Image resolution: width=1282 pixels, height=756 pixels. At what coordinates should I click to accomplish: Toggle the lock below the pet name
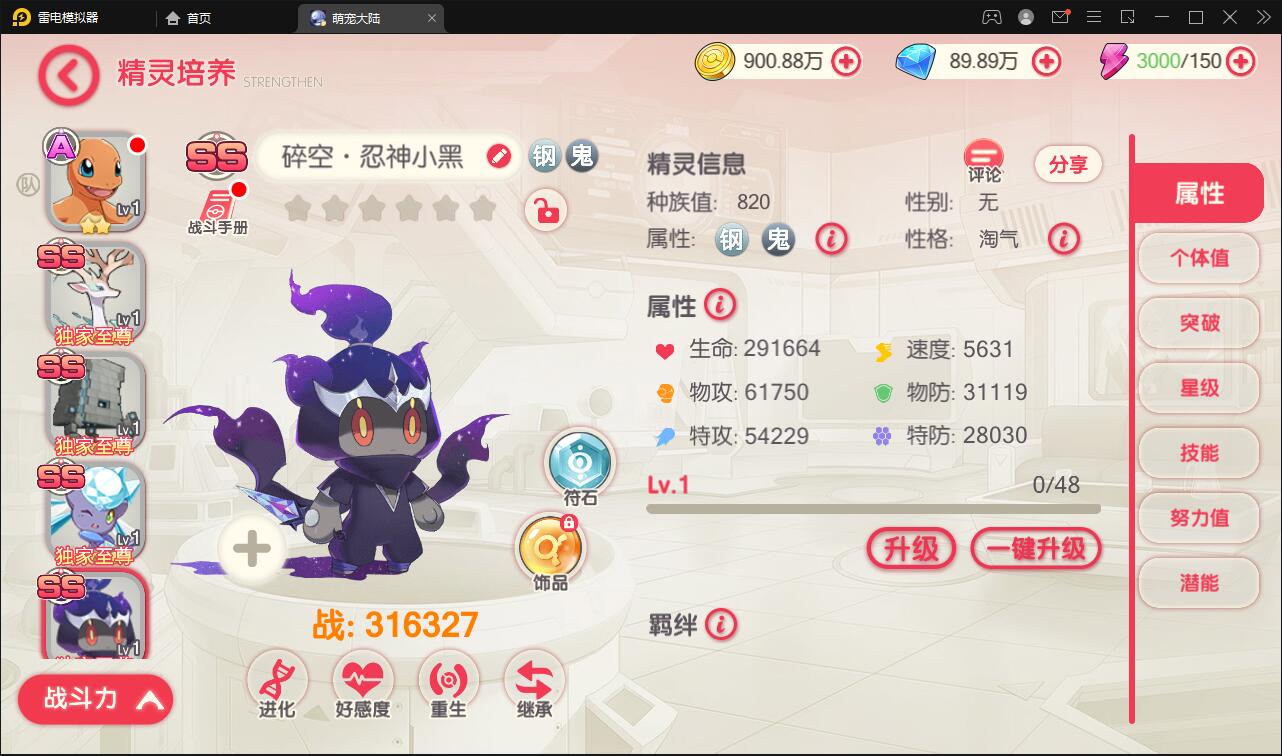(x=545, y=211)
